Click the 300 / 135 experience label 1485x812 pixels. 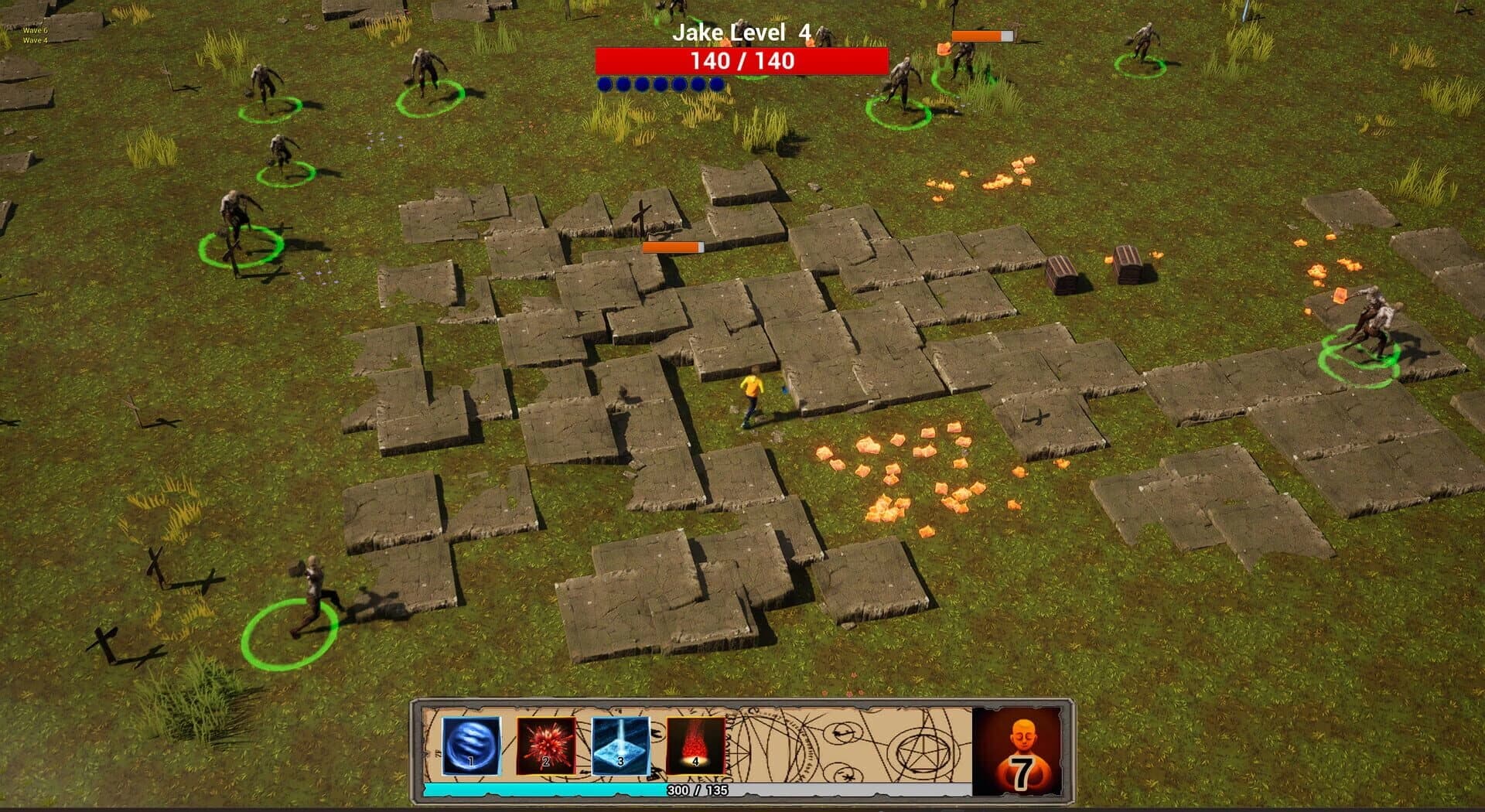point(698,790)
